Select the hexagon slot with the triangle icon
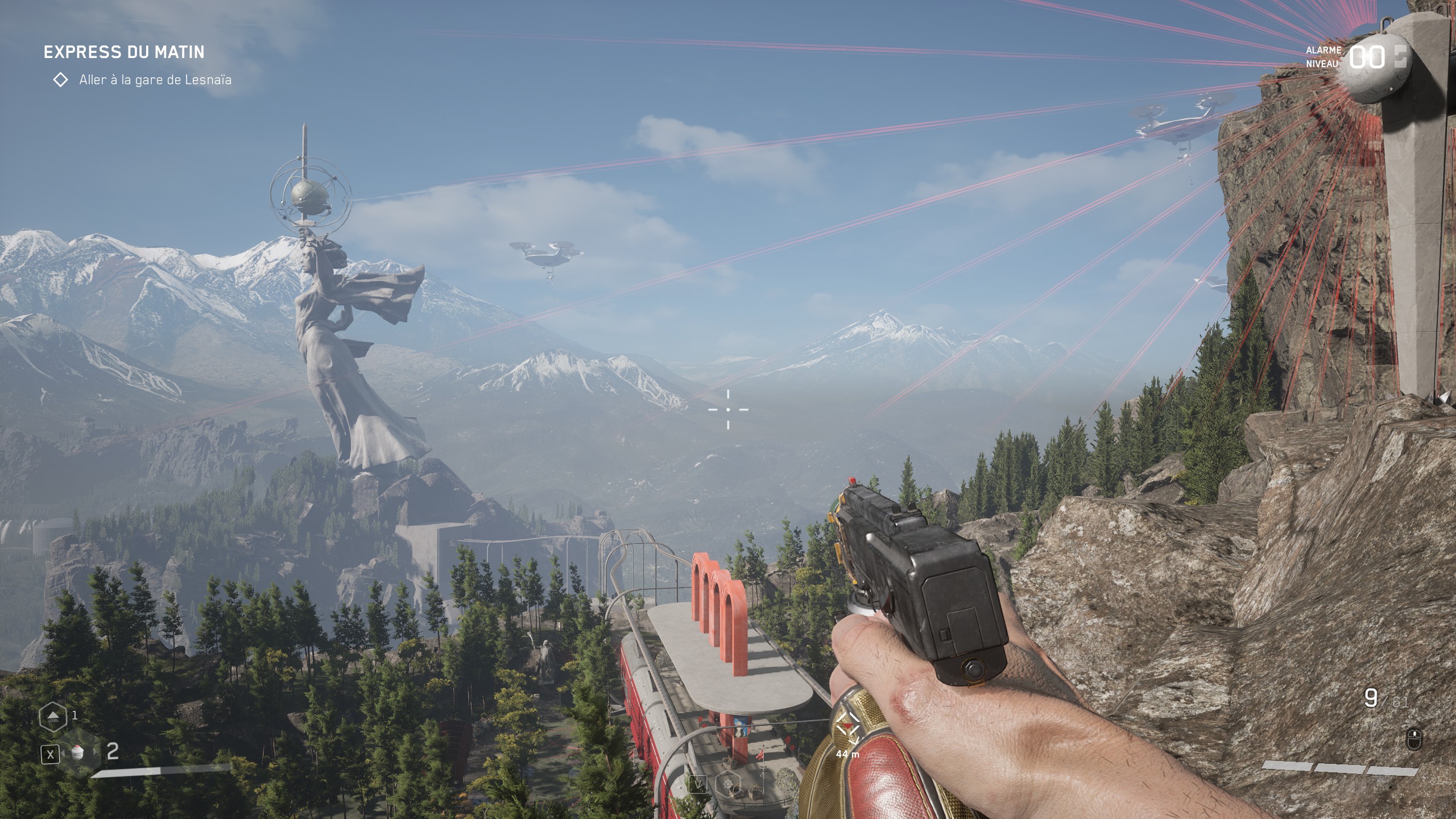Viewport: 1456px width, 819px height. click(52, 717)
